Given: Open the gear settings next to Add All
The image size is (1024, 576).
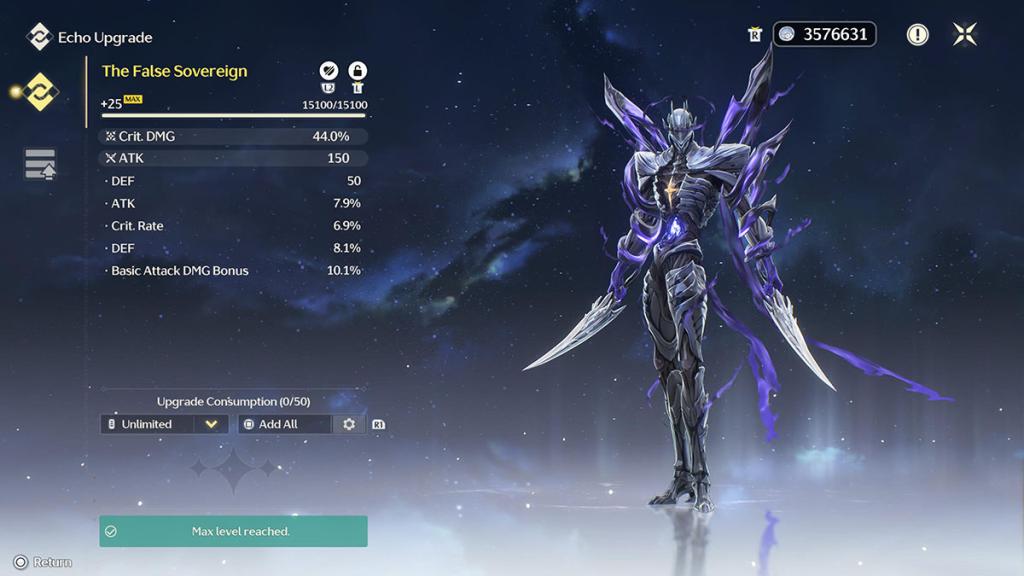Looking at the screenshot, I should (349, 424).
